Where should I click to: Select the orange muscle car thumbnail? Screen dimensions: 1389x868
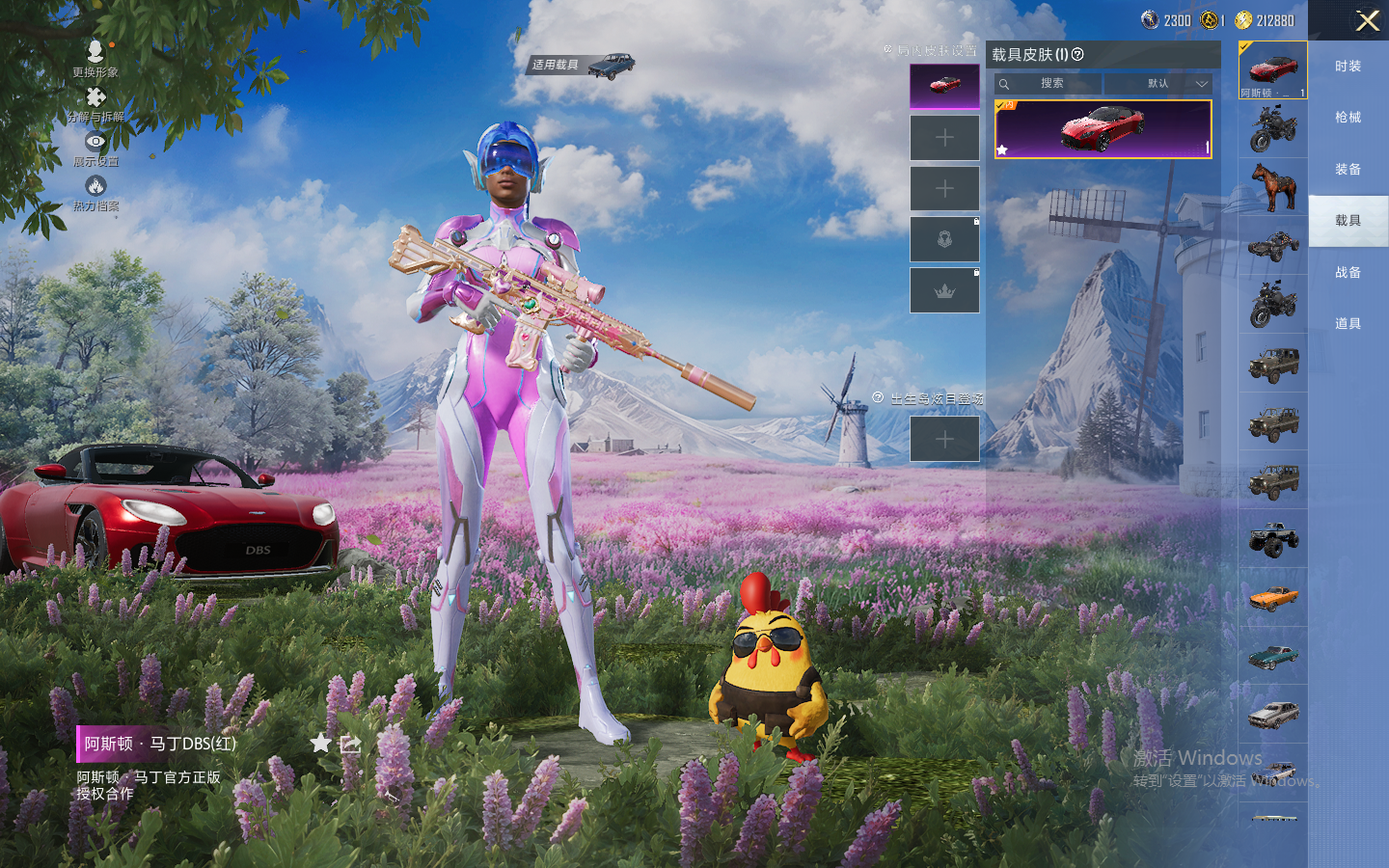(x=1273, y=598)
